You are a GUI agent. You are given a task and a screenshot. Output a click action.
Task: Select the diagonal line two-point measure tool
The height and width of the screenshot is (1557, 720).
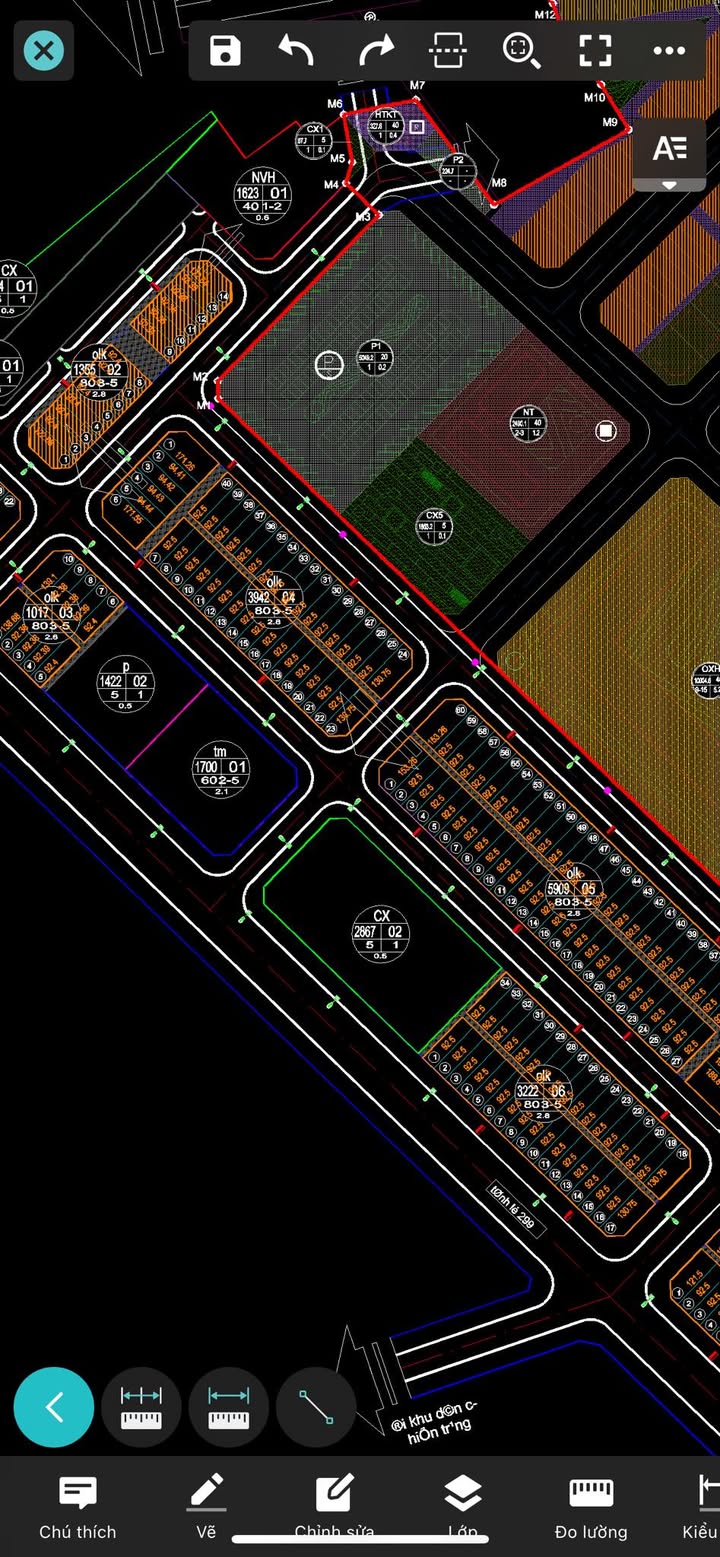pyautogui.click(x=316, y=1407)
